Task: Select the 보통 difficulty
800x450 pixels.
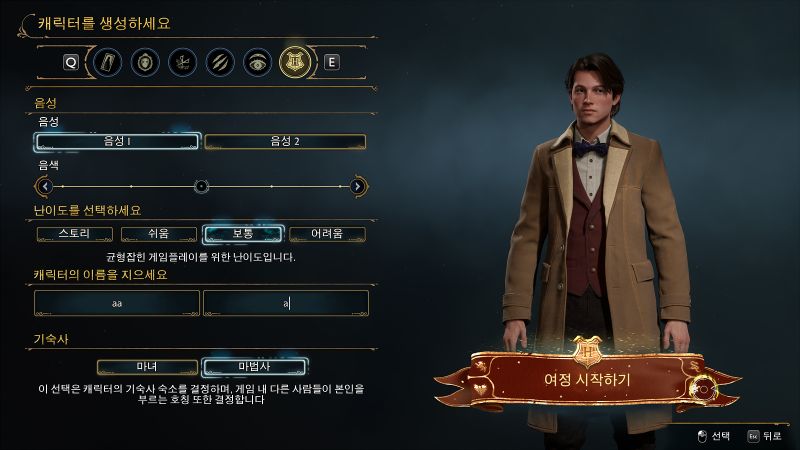Action: 243,234
